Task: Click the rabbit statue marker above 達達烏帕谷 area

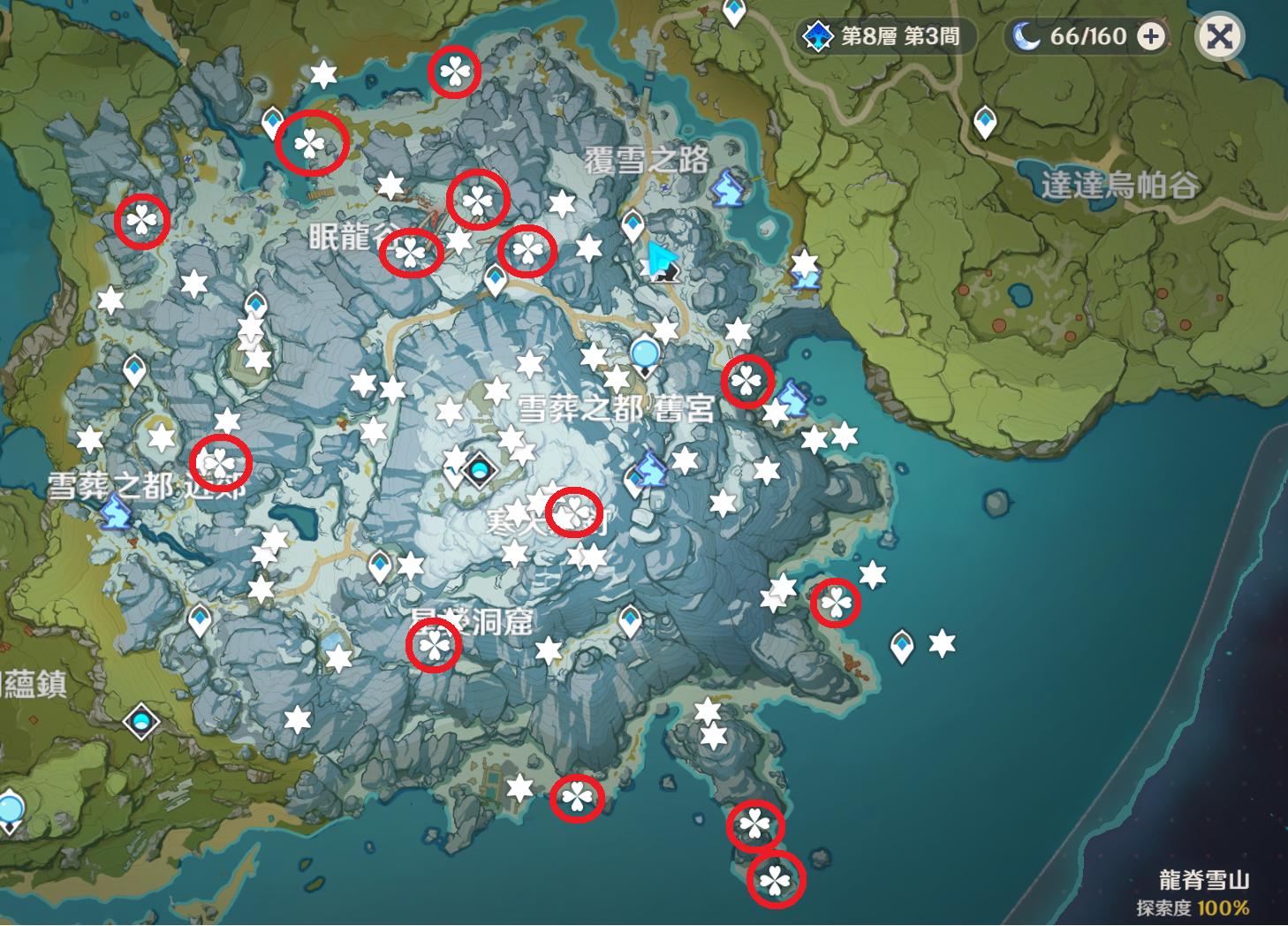Action: point(725,186)
